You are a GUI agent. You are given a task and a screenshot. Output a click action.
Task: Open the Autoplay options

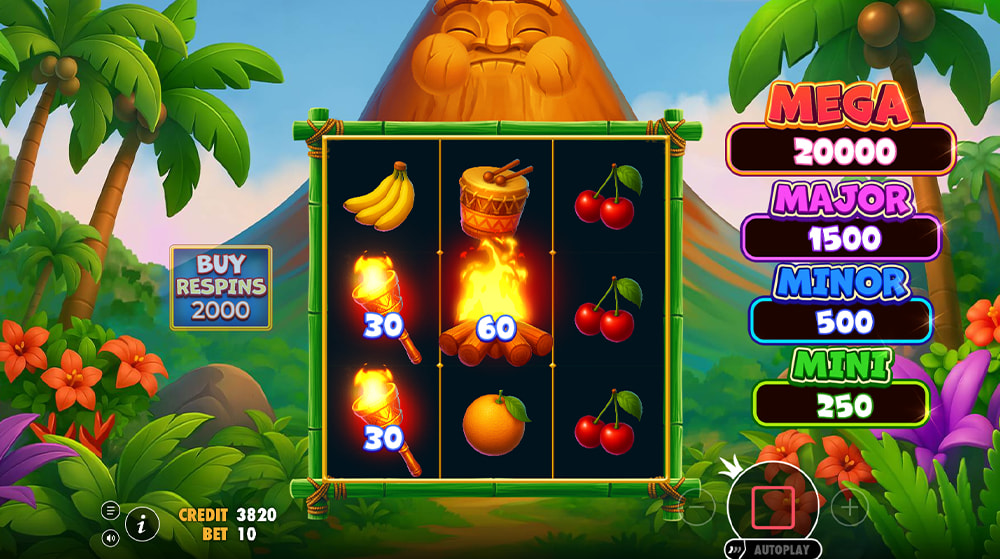(772, 550)
